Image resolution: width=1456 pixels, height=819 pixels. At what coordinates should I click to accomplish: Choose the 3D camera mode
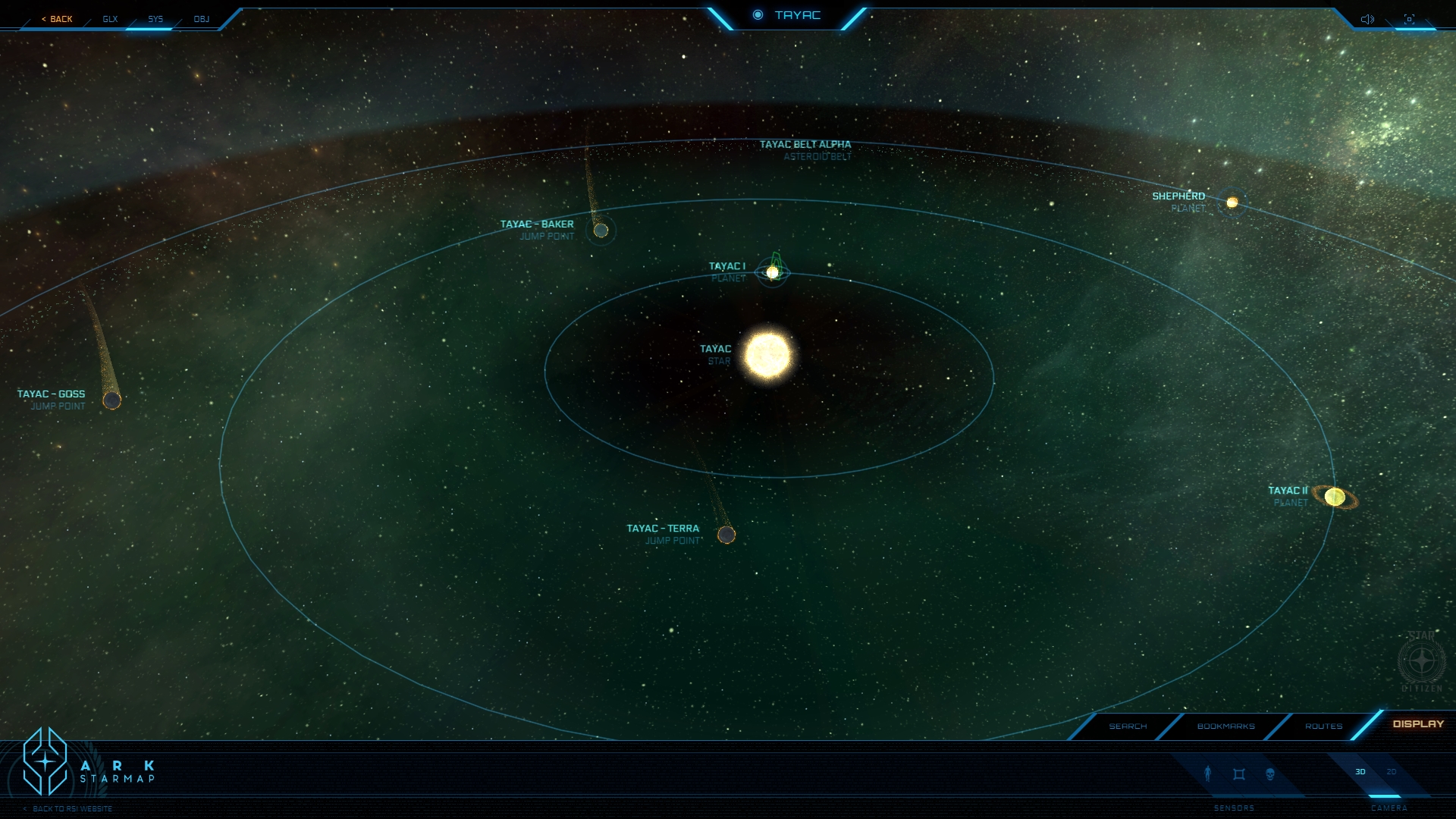1360,772
